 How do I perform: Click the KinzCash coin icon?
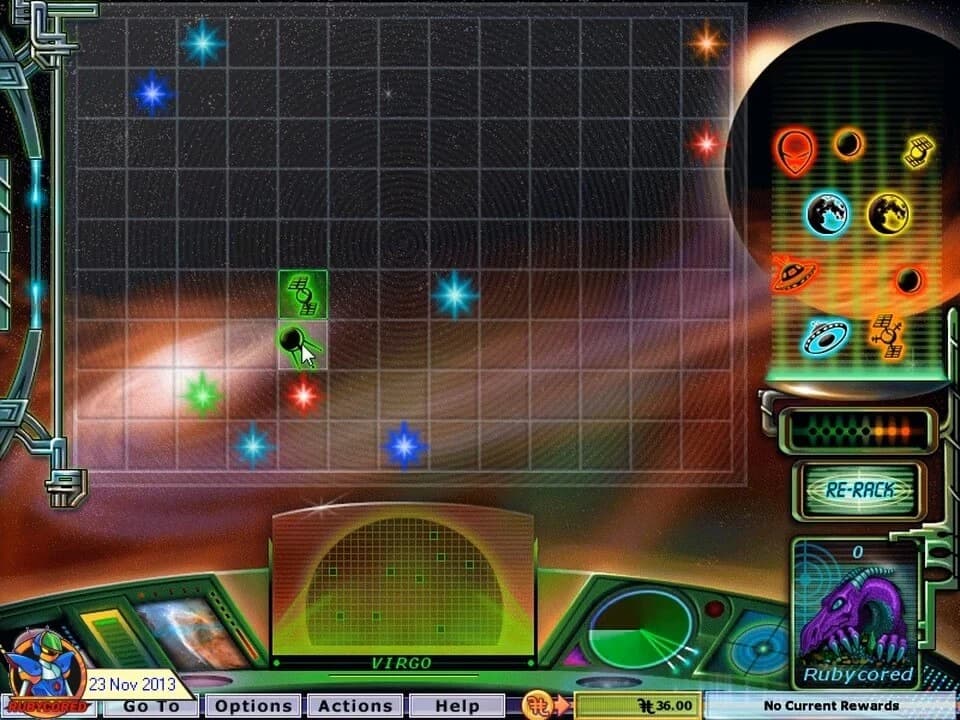point(538,706)
